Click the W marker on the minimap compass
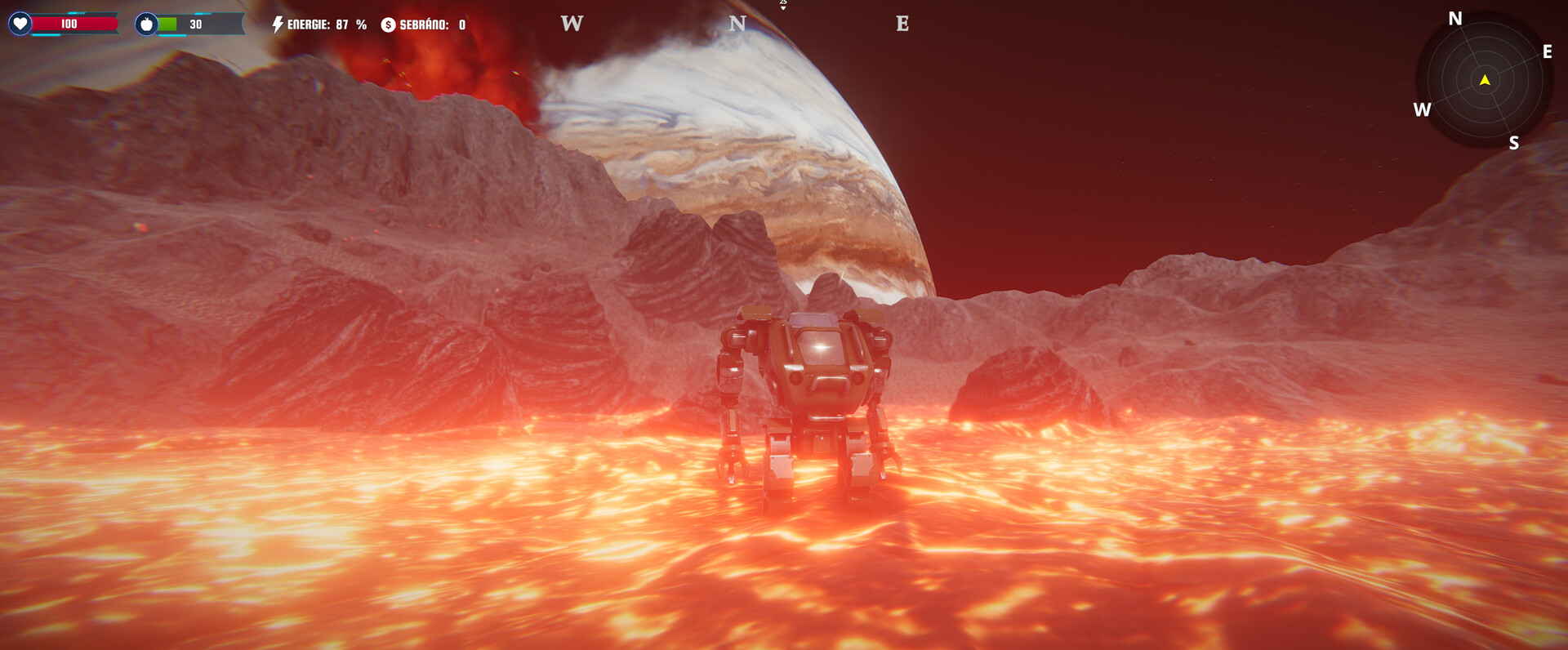This screenshot has height=650, width=1568. pyautogui.click(x=1423, y=108)
